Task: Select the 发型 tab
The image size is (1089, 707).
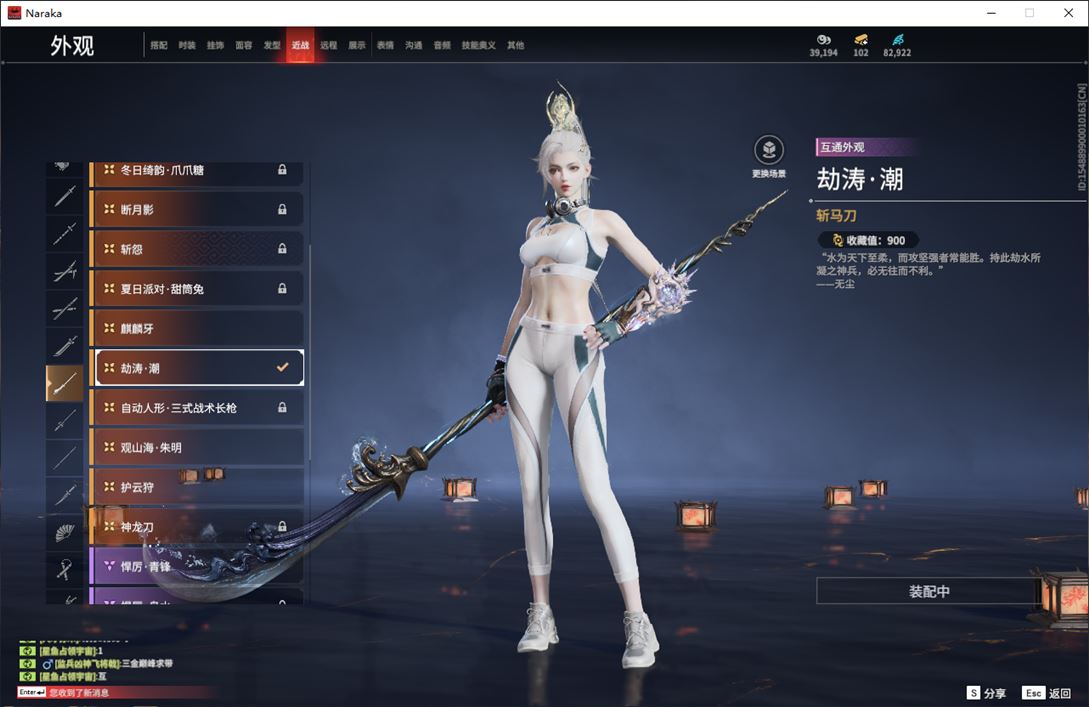Action: point(272,46)
